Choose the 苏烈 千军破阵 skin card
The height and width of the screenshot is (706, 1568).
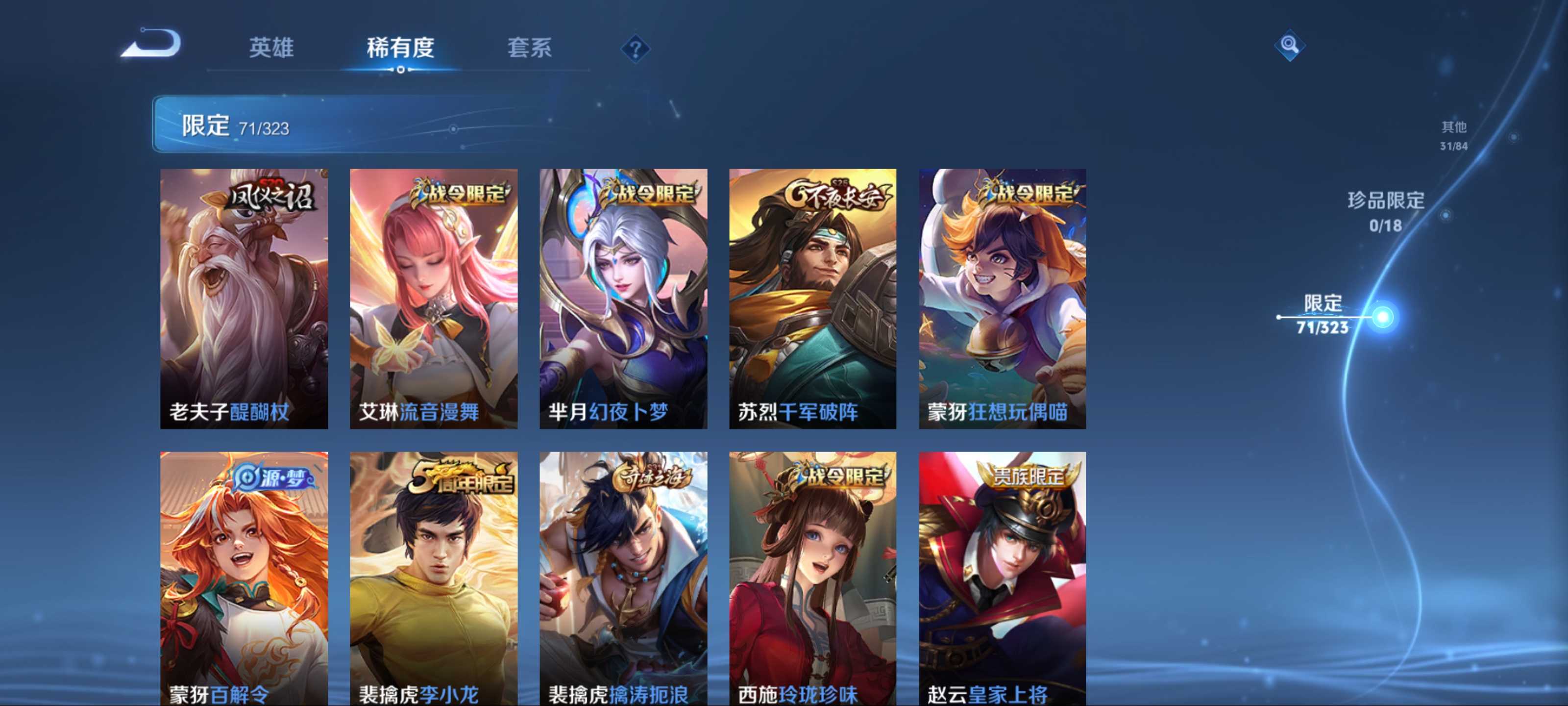[x=812, y=299]
